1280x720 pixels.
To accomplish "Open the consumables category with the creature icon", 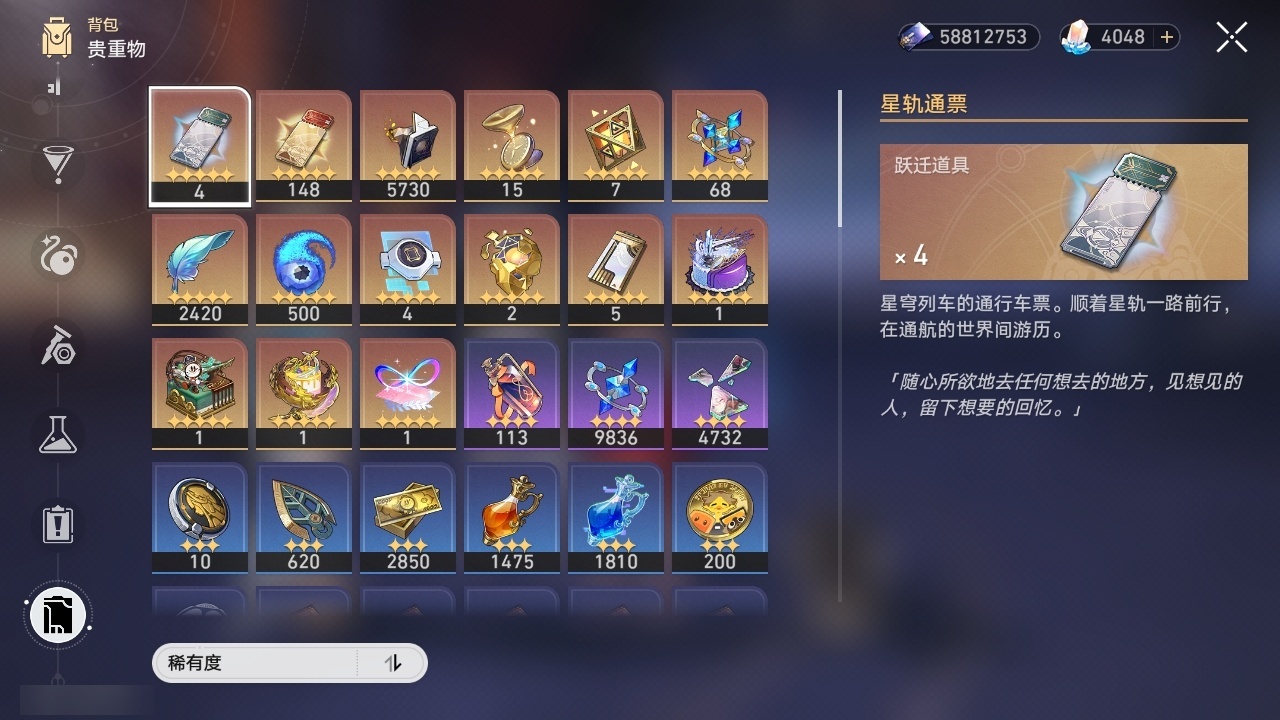I will tap(57, 256).
